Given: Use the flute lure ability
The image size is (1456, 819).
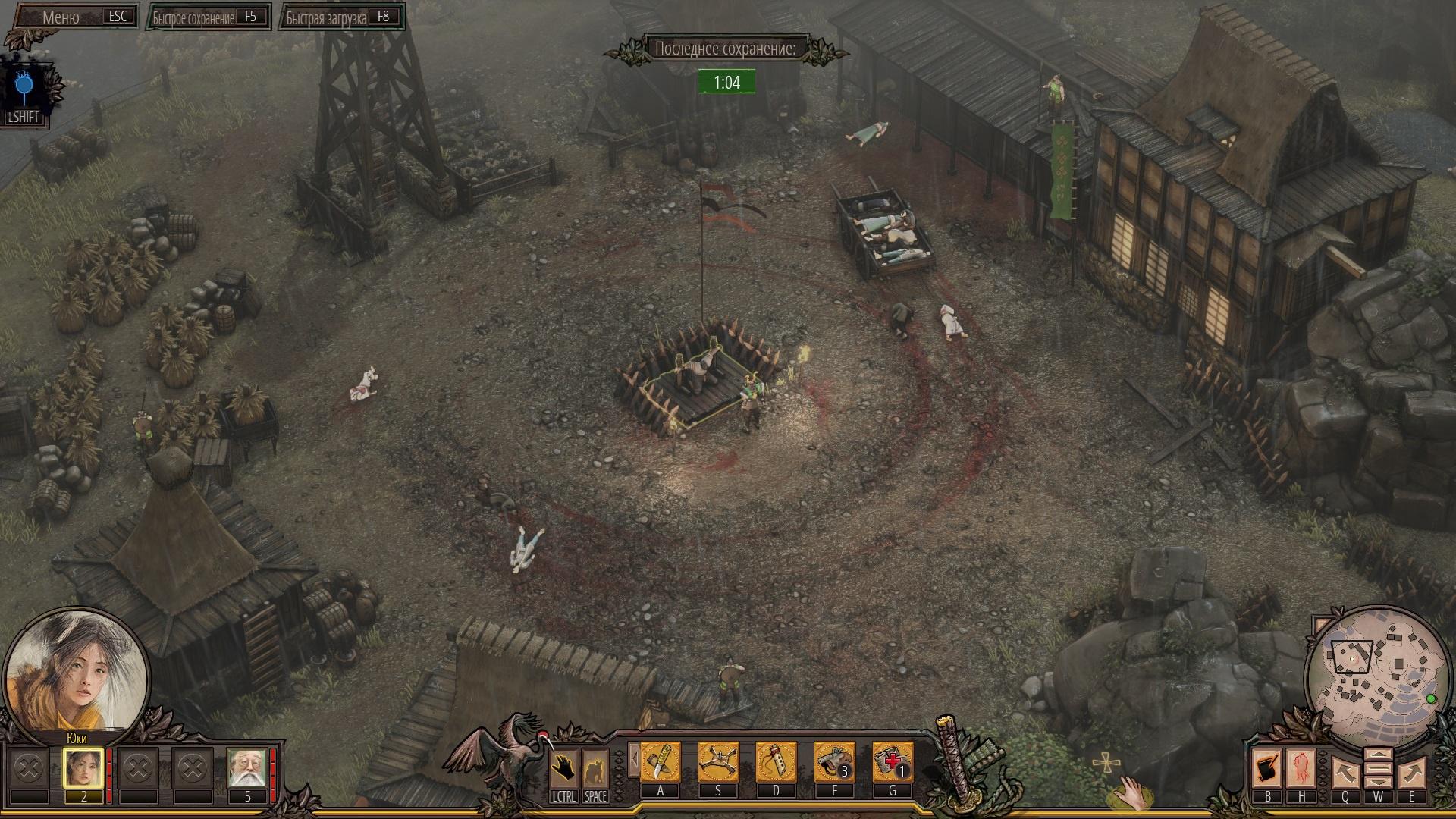Looking at the screenshot, I should [776, 761].
